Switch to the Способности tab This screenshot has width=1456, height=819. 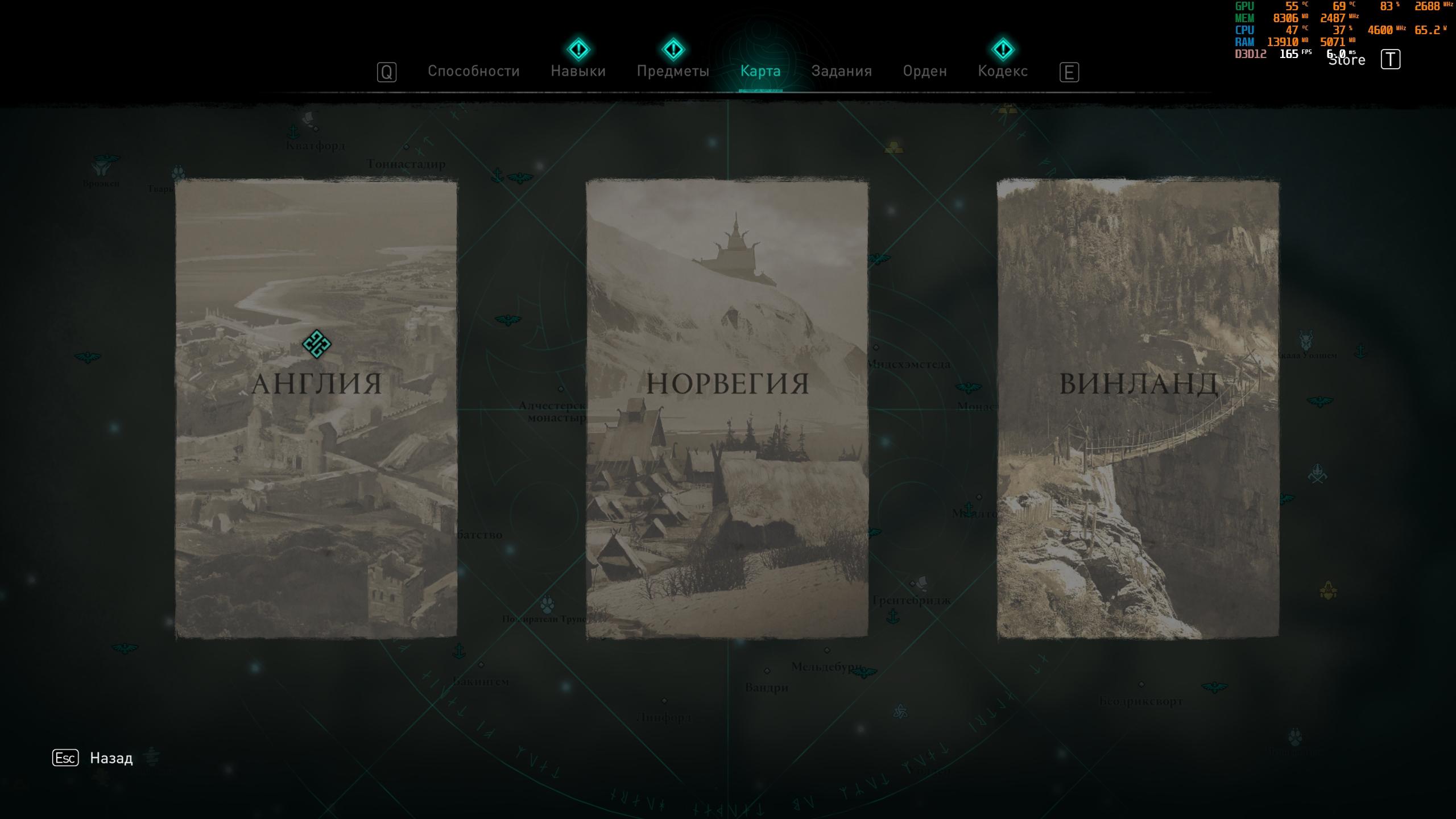[473, 71]
